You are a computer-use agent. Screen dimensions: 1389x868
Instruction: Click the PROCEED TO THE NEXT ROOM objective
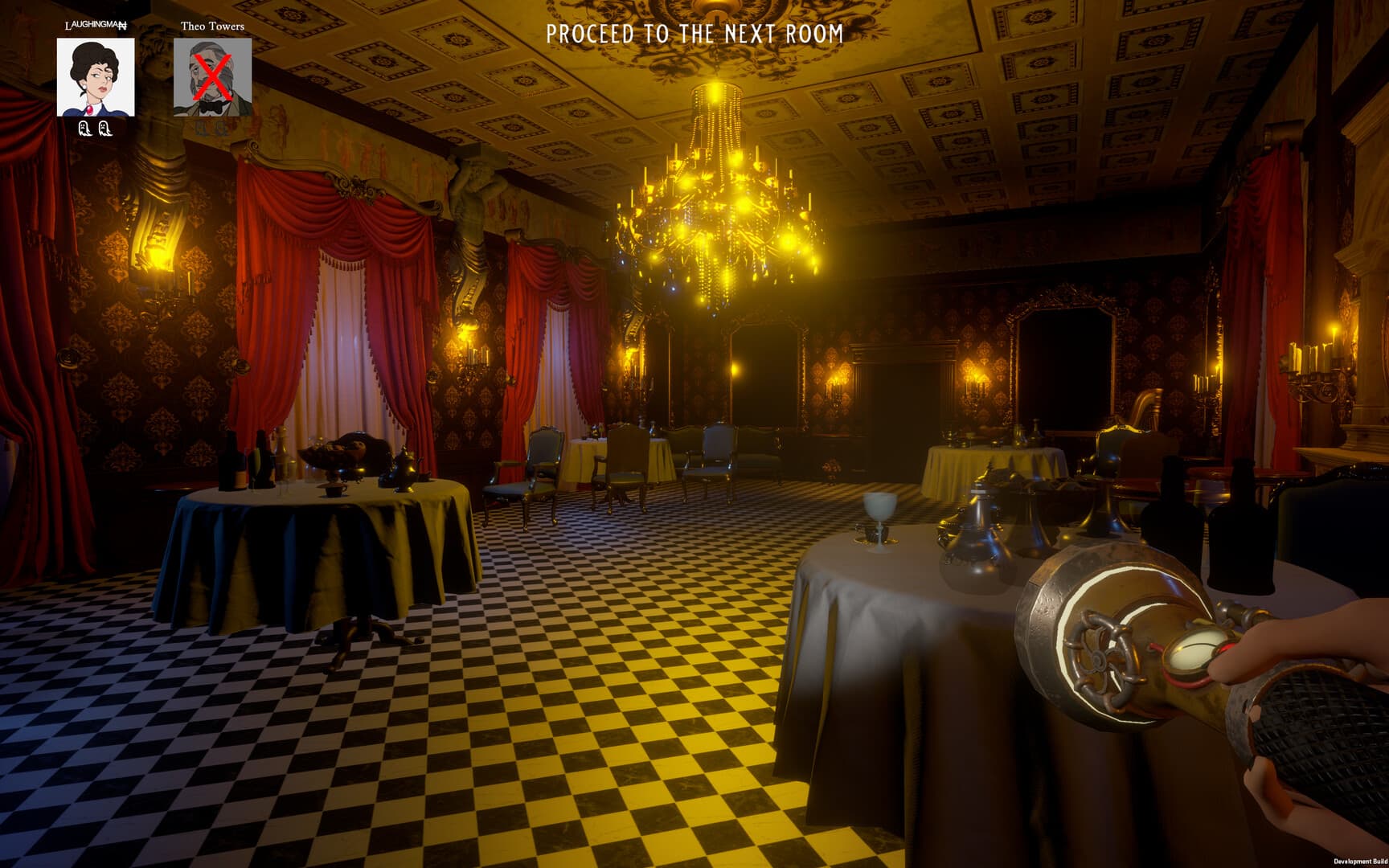point(694,34)
